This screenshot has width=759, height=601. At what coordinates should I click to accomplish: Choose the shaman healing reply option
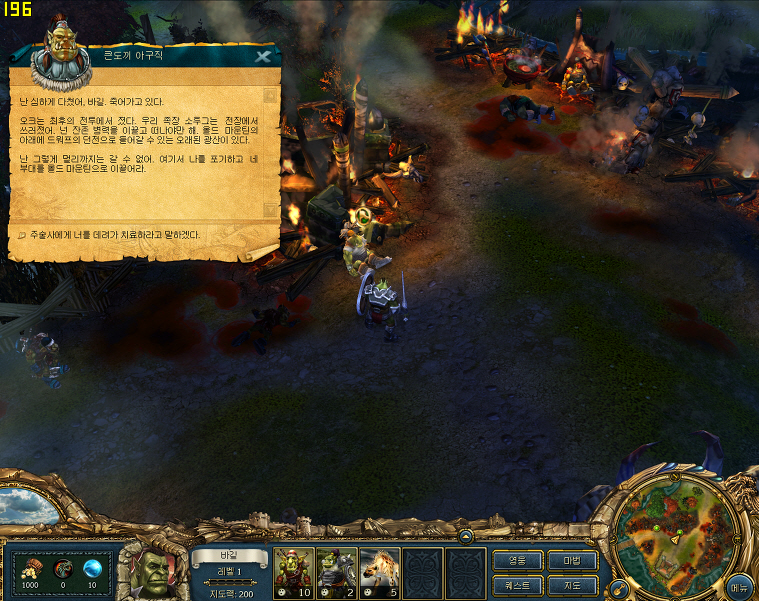point(110,235)
